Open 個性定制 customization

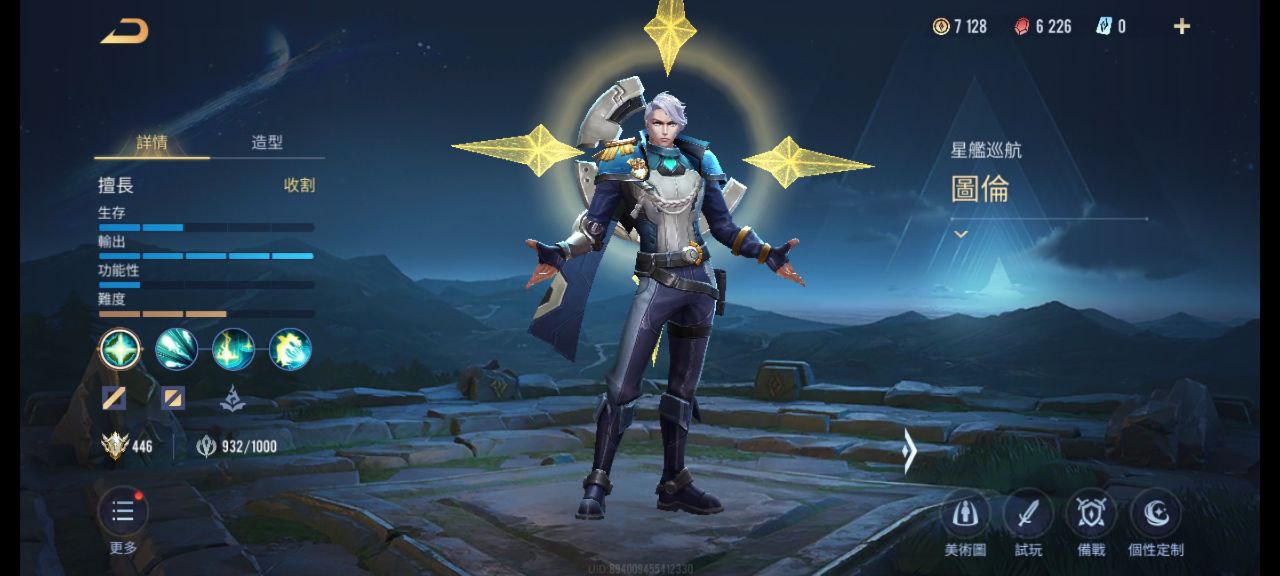(1155, 515)
